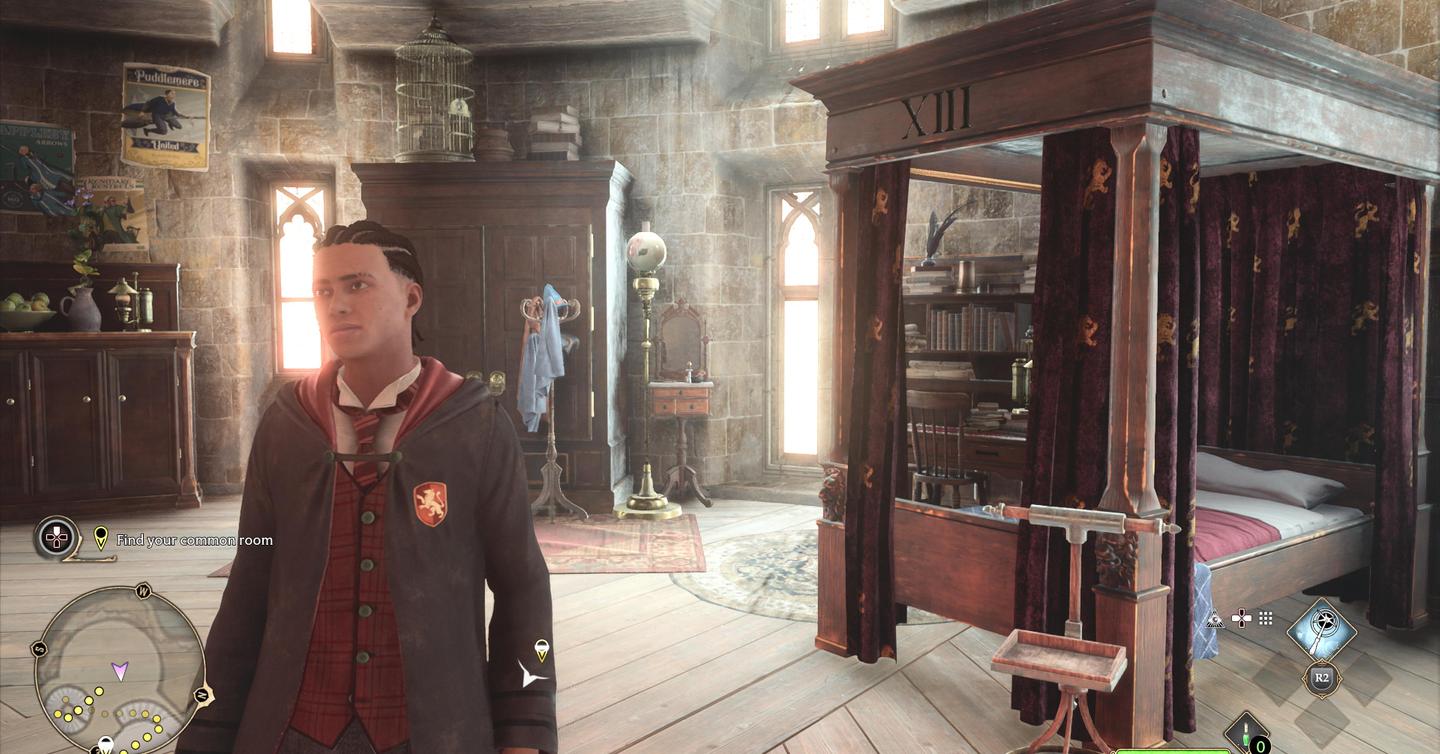This screenshot has width=1440, height=754.
Task: Click the green potion vial icon
Action: pyautogui.click(x=1245, y=731)
